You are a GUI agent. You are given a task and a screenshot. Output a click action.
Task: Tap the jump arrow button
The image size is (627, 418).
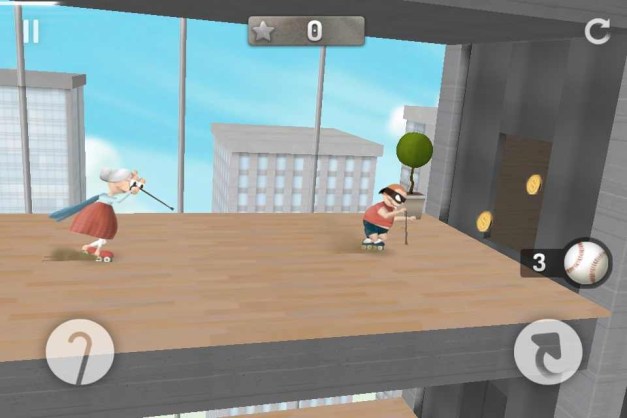547,352
